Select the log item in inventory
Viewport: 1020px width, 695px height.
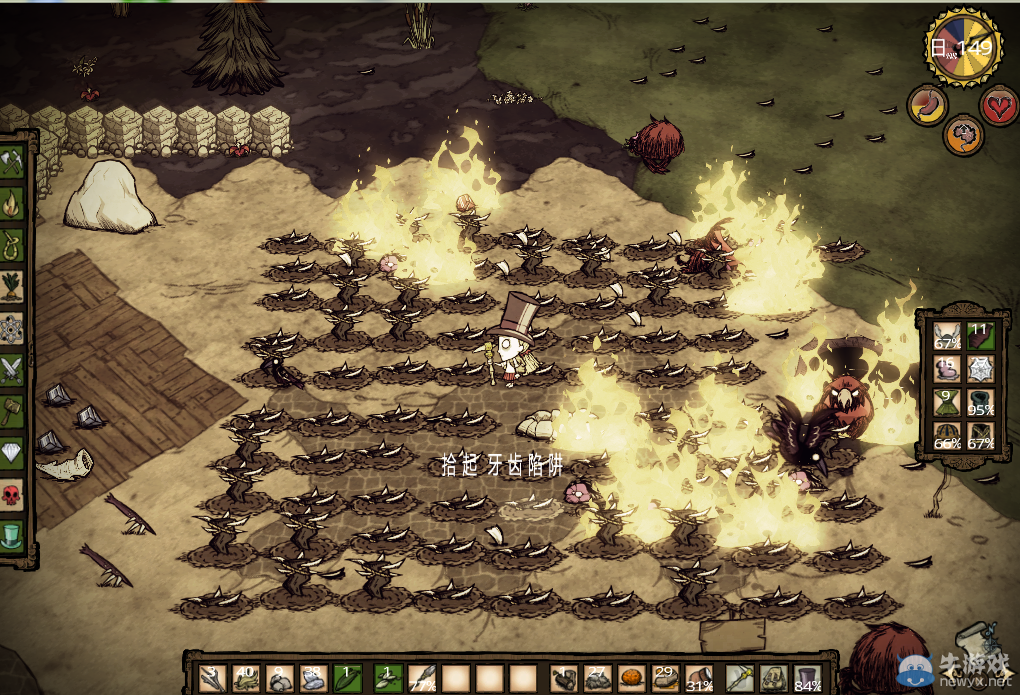[563, 679]
